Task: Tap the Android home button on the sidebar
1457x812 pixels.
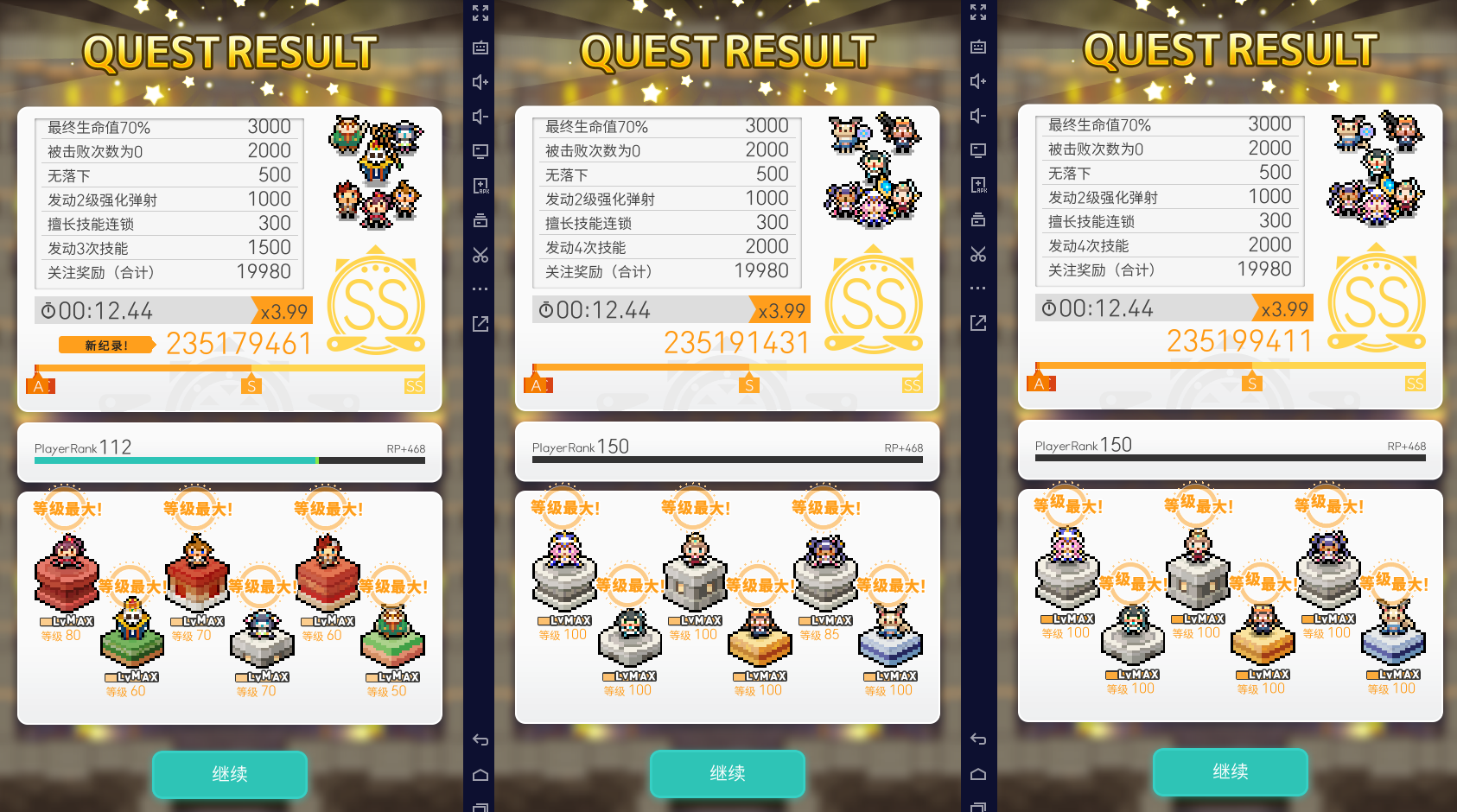Action: click(x=481, y=774)
